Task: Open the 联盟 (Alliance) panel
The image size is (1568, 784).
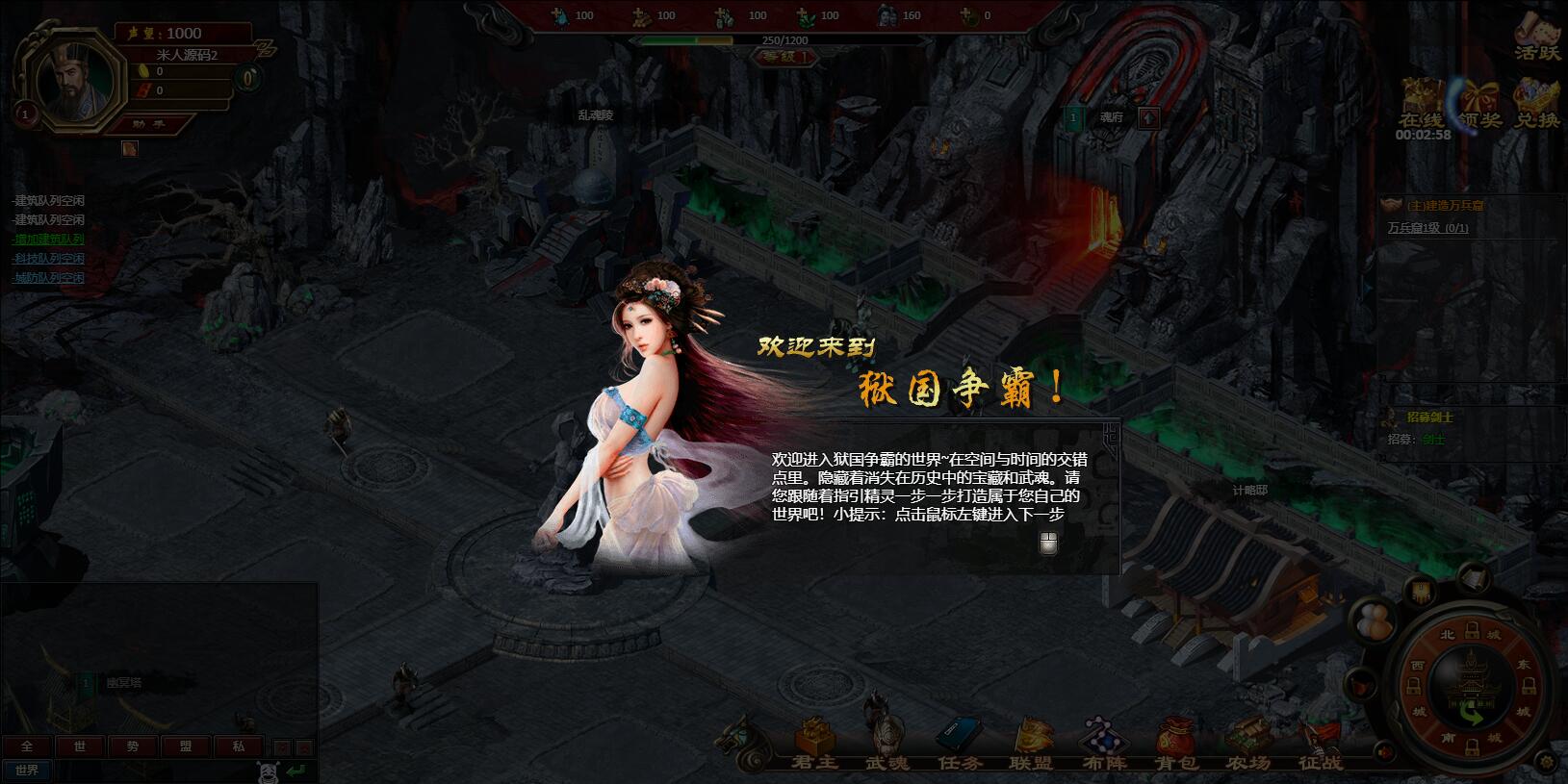Action: click(1030, 744)
